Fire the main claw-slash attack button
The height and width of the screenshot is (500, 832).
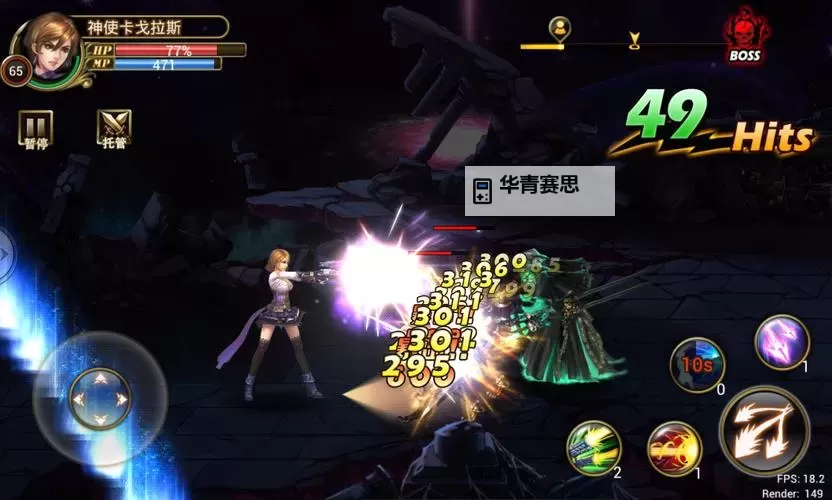click(765, 429)
